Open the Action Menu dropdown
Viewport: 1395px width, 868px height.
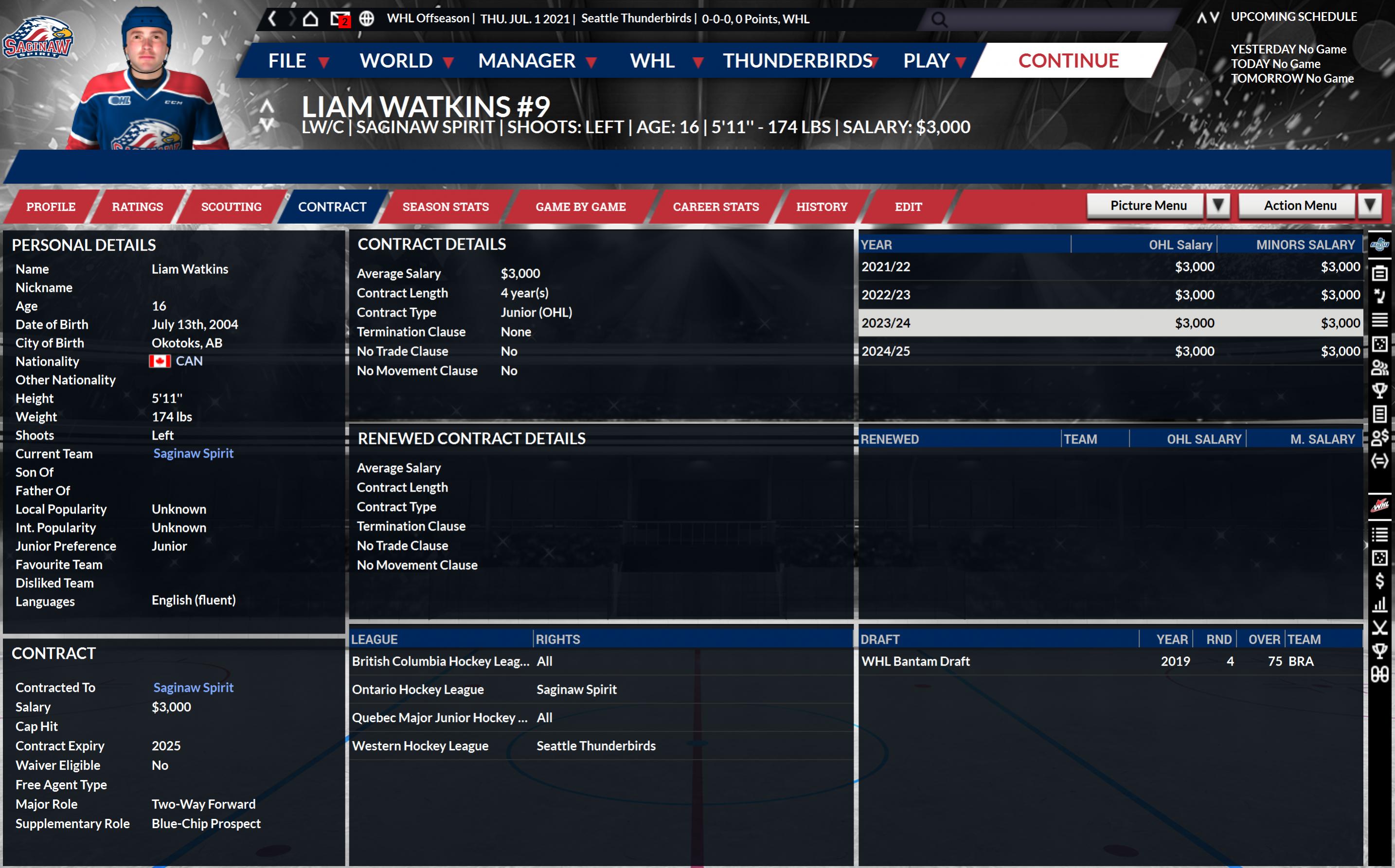point(1310,206)
